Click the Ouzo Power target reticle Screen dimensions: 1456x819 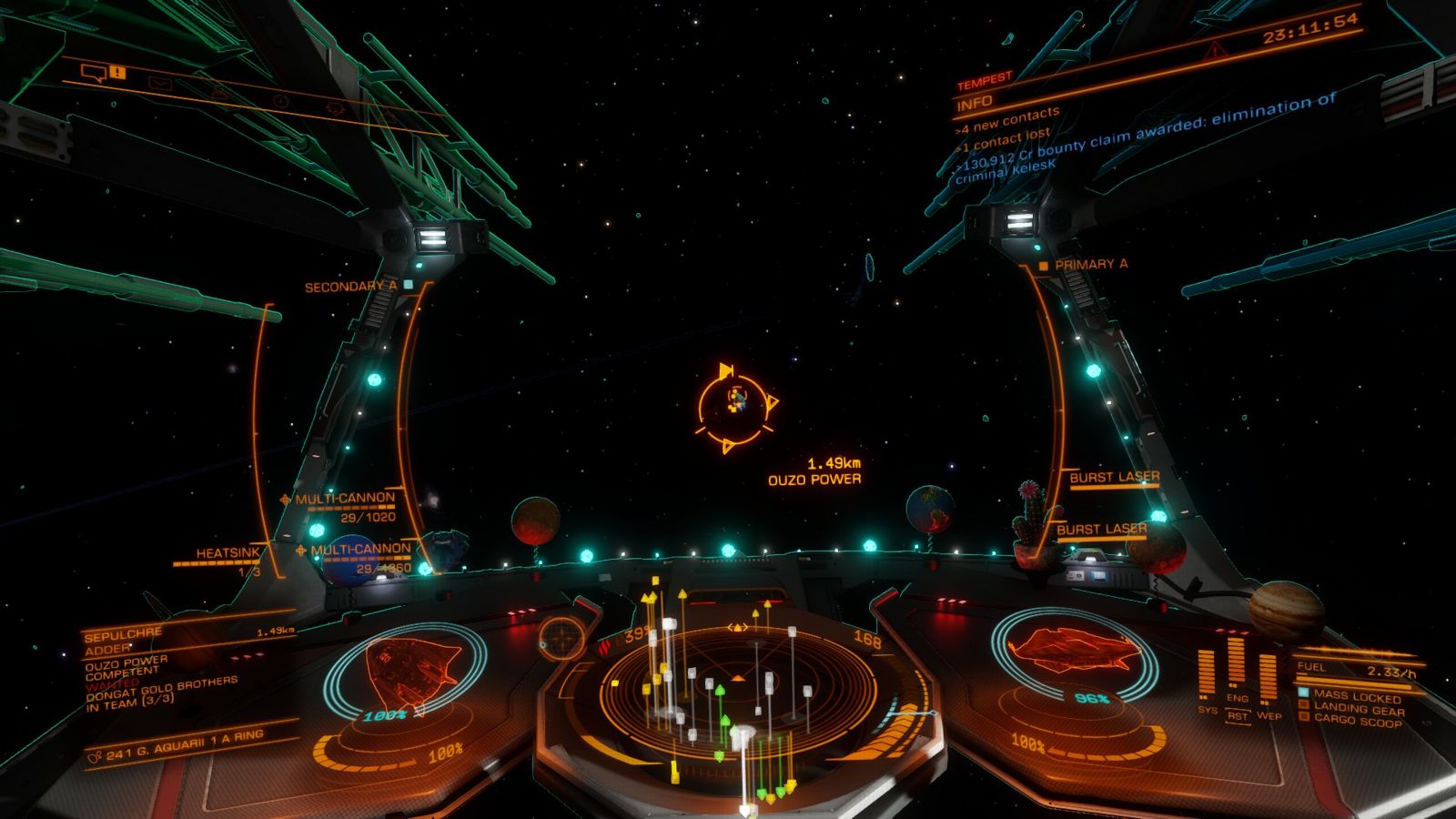[x=735, y=401]
